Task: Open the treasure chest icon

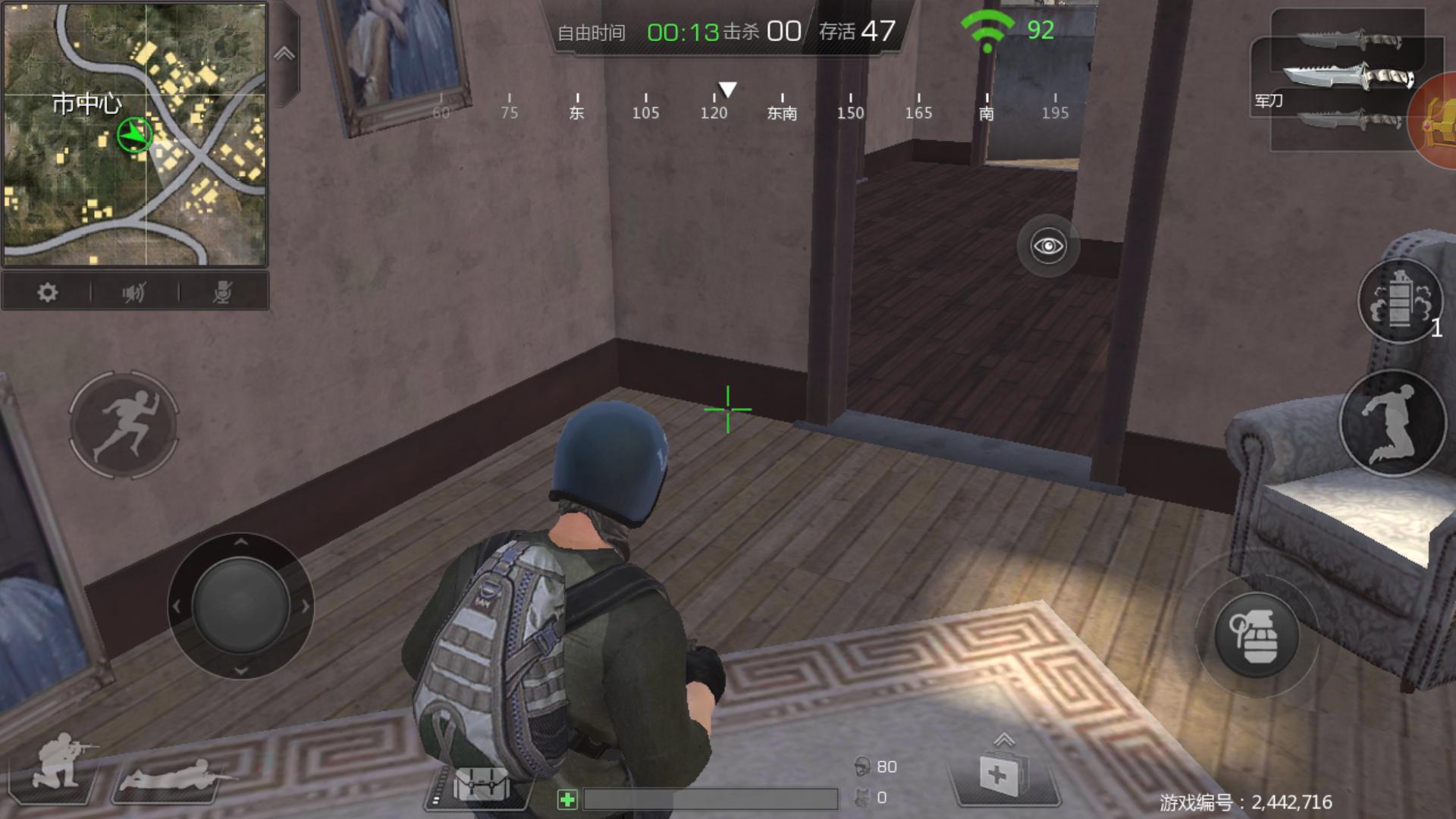Action: [x=1436, y=121]
